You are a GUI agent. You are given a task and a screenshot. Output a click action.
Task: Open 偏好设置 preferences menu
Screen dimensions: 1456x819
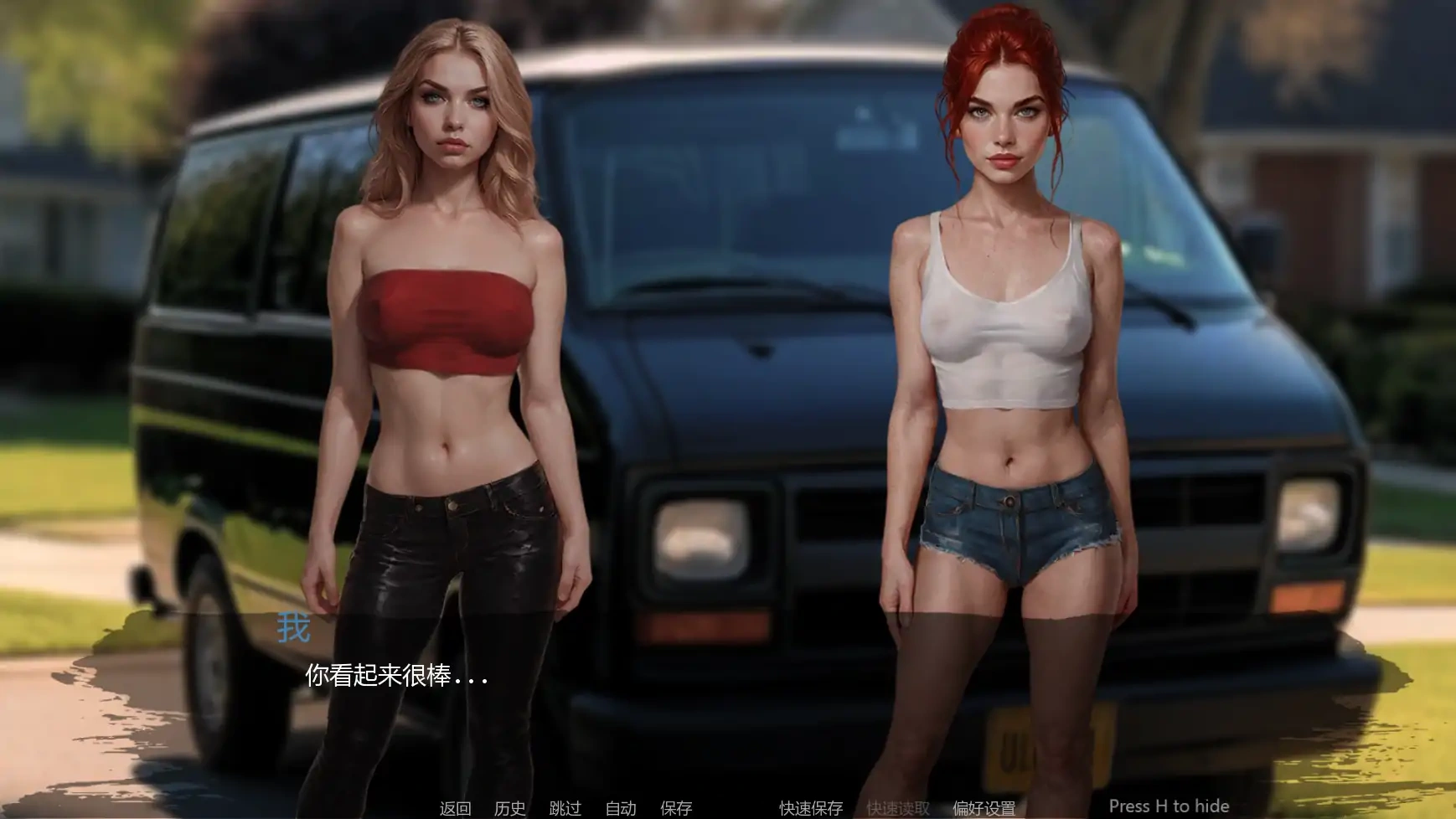pos(986,809)
